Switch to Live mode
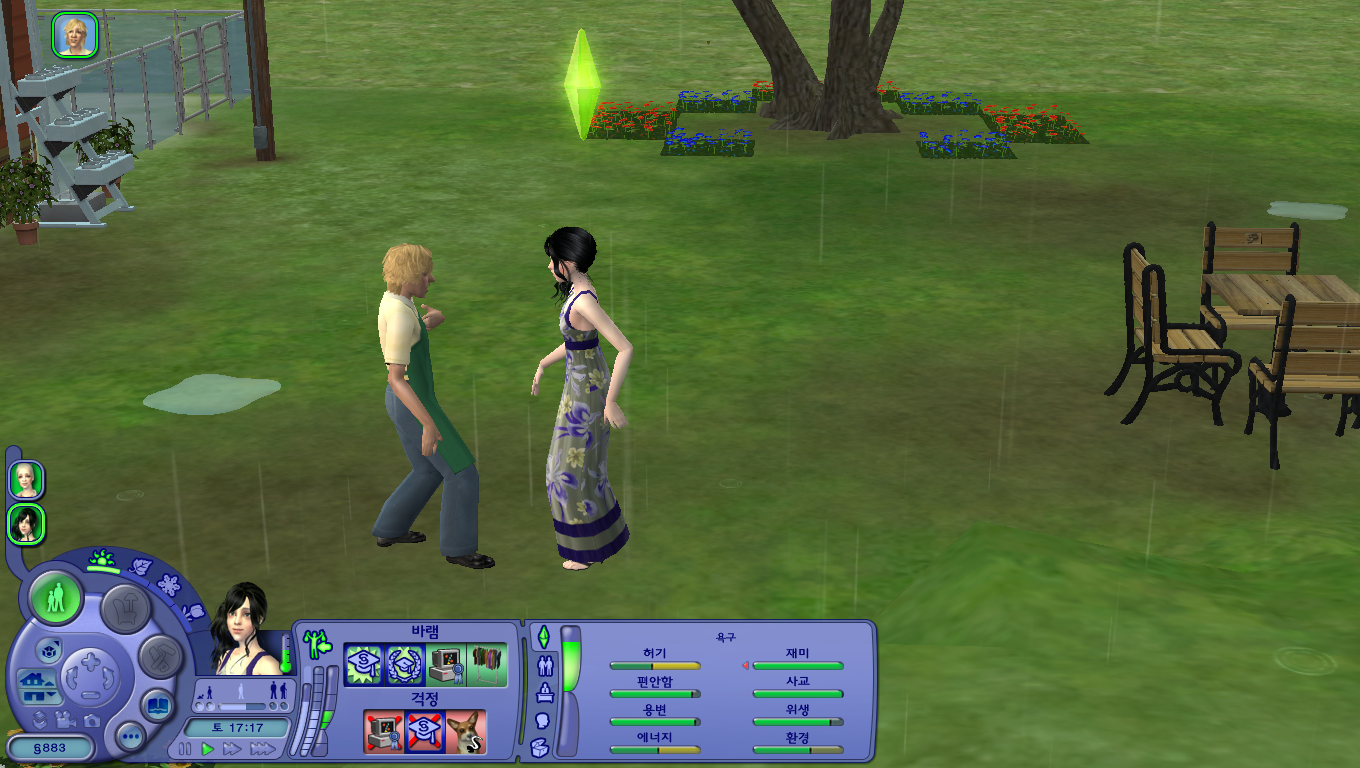 pos(56,599)
